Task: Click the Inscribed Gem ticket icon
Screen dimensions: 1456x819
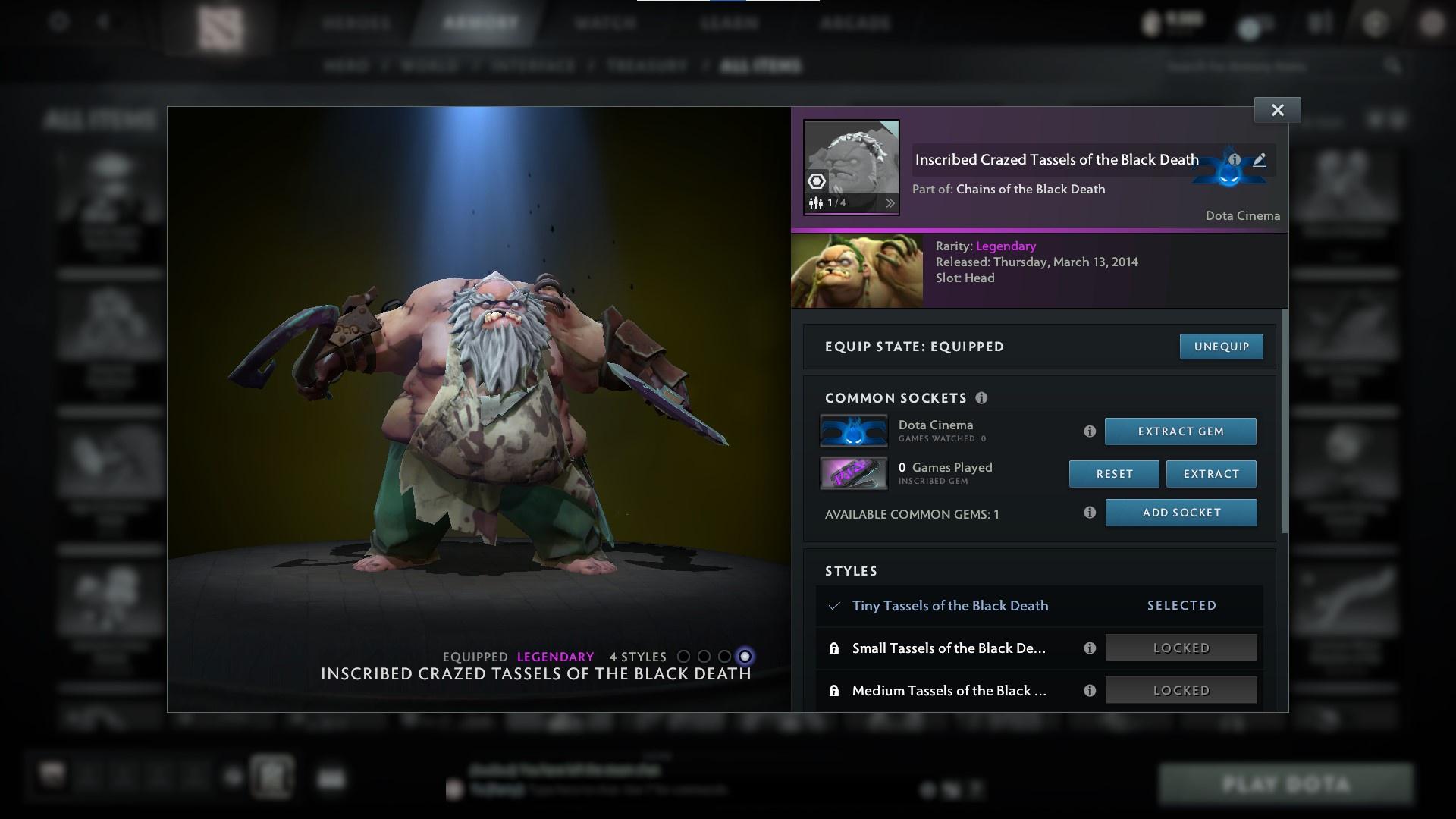Action: click(854, 473)
